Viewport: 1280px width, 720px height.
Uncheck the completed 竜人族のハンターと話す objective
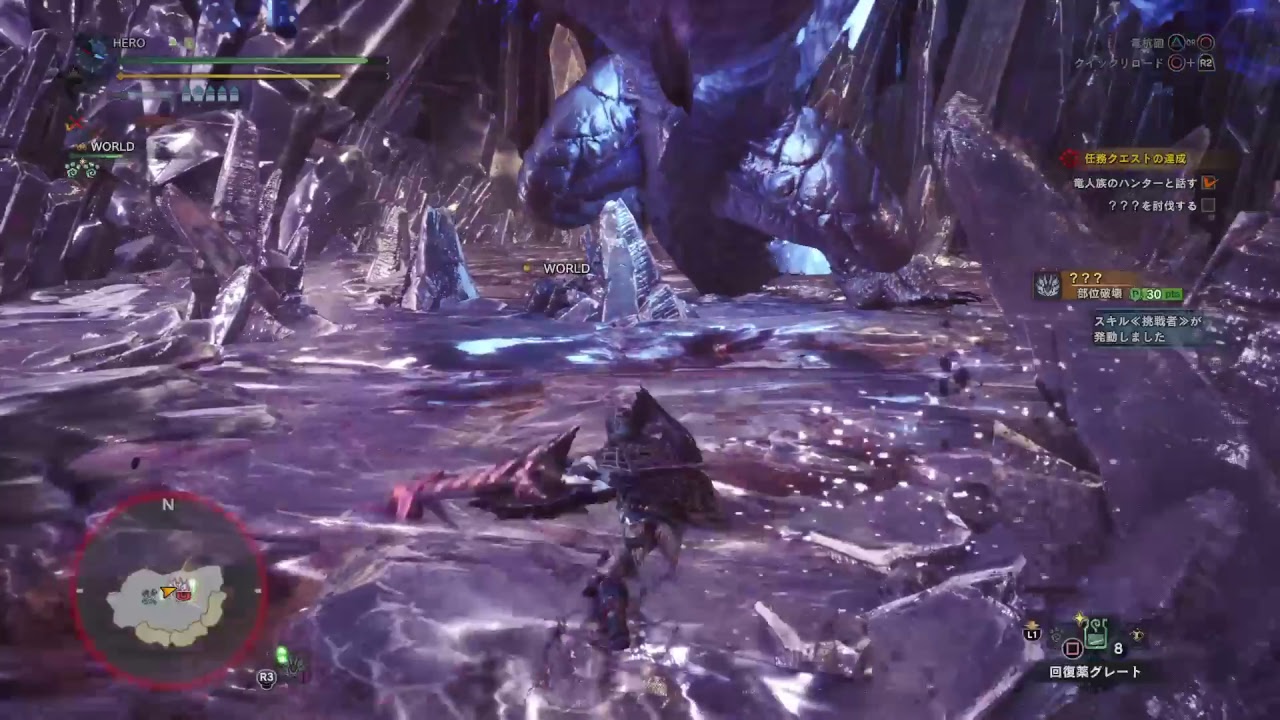coord(1210,182)
